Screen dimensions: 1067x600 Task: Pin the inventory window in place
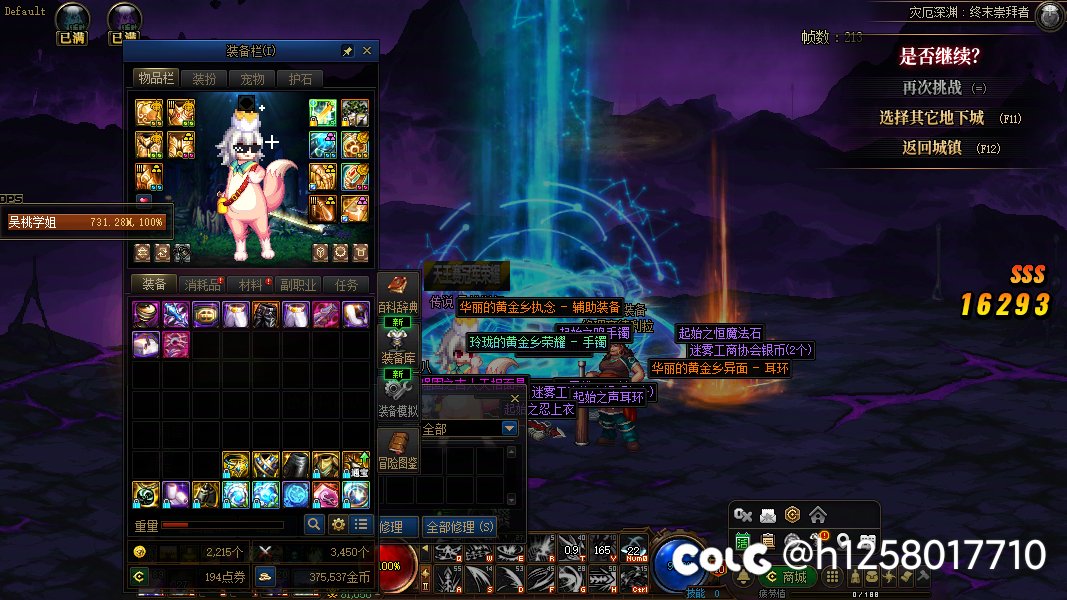[x=347, y=51]
